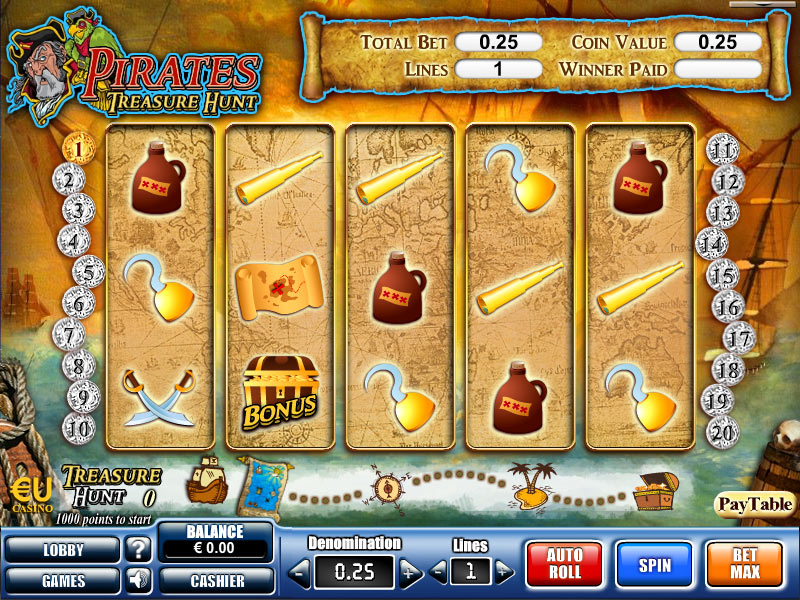Raise the number of Lines

click(x=505, y=572)
